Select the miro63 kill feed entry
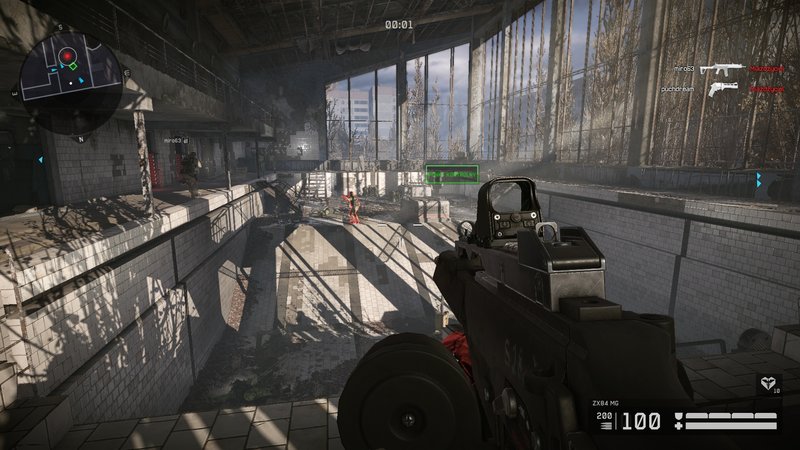Screen dimensions: 800x450 714,70
